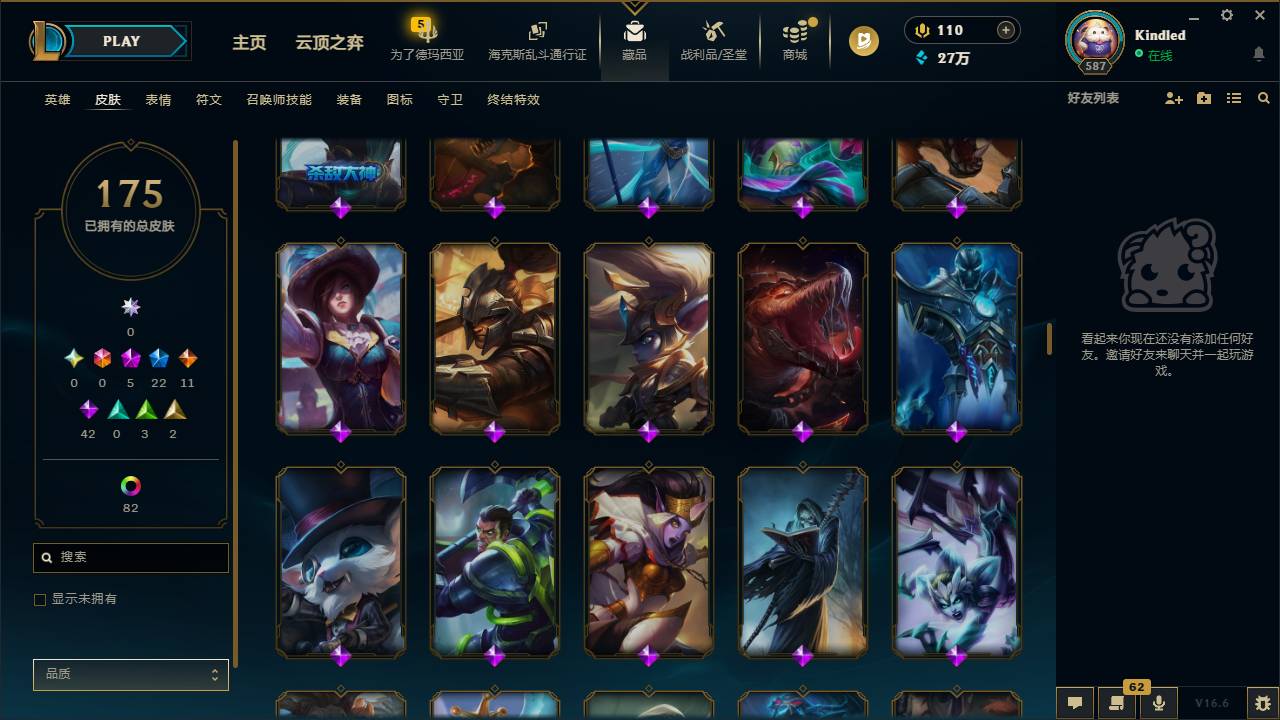Click the notification bell icon
1280x720 pixels.
coord(1258,55)
